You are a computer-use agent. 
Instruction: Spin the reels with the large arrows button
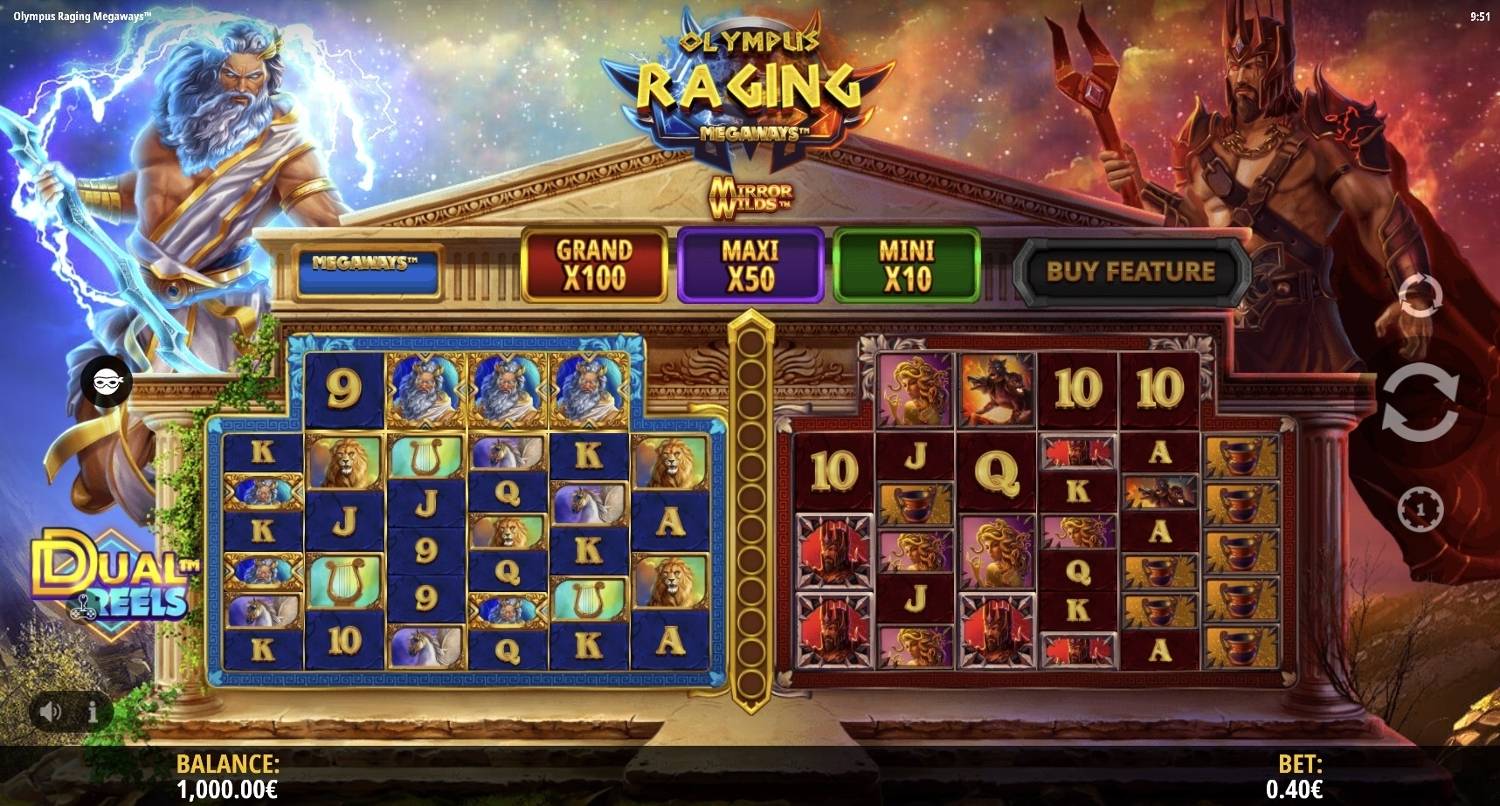[x=1420, y=403]
